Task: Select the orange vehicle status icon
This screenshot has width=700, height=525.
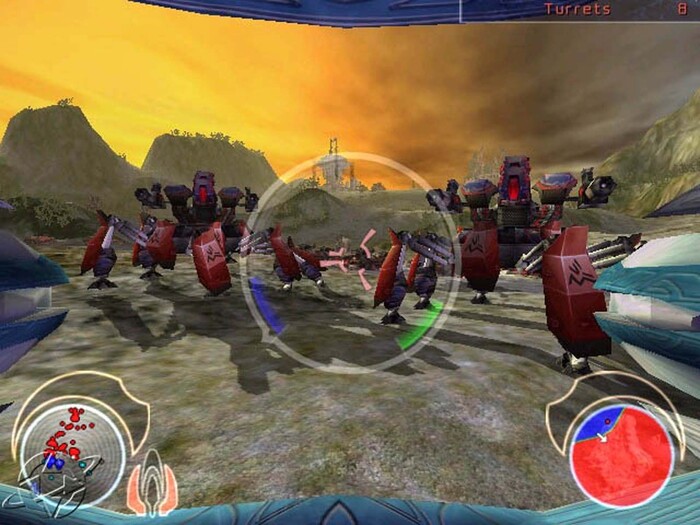Action: (x=152, y=483)
